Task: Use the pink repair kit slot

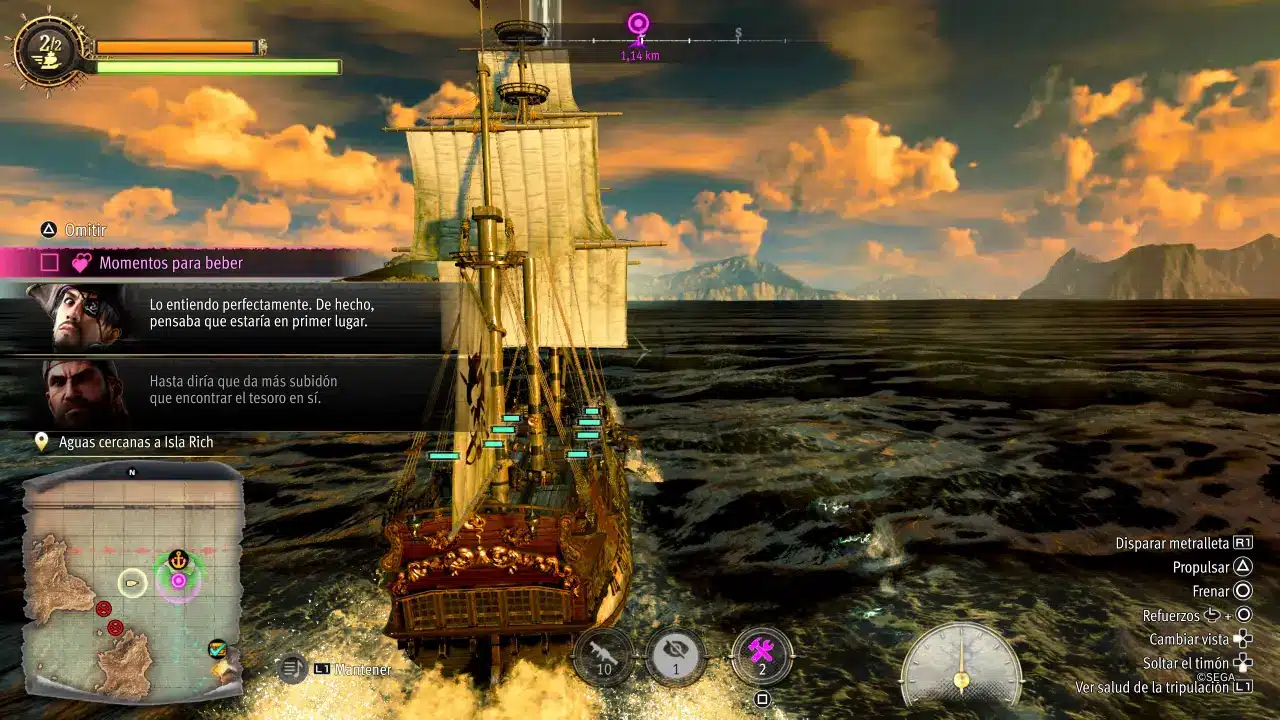Action: [762, 656]
